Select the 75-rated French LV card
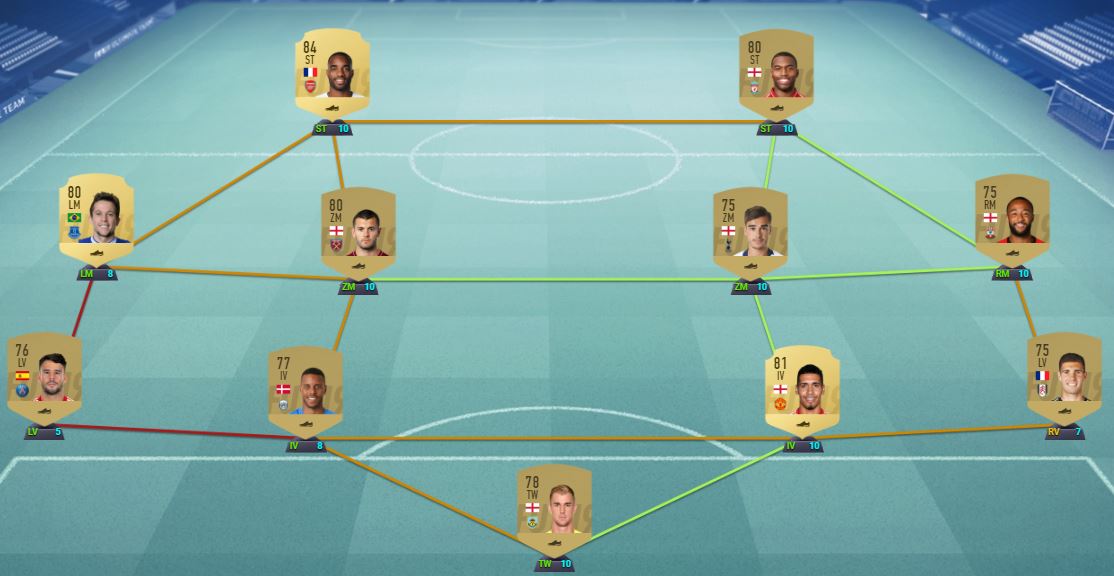 (x=1064, y=378)
